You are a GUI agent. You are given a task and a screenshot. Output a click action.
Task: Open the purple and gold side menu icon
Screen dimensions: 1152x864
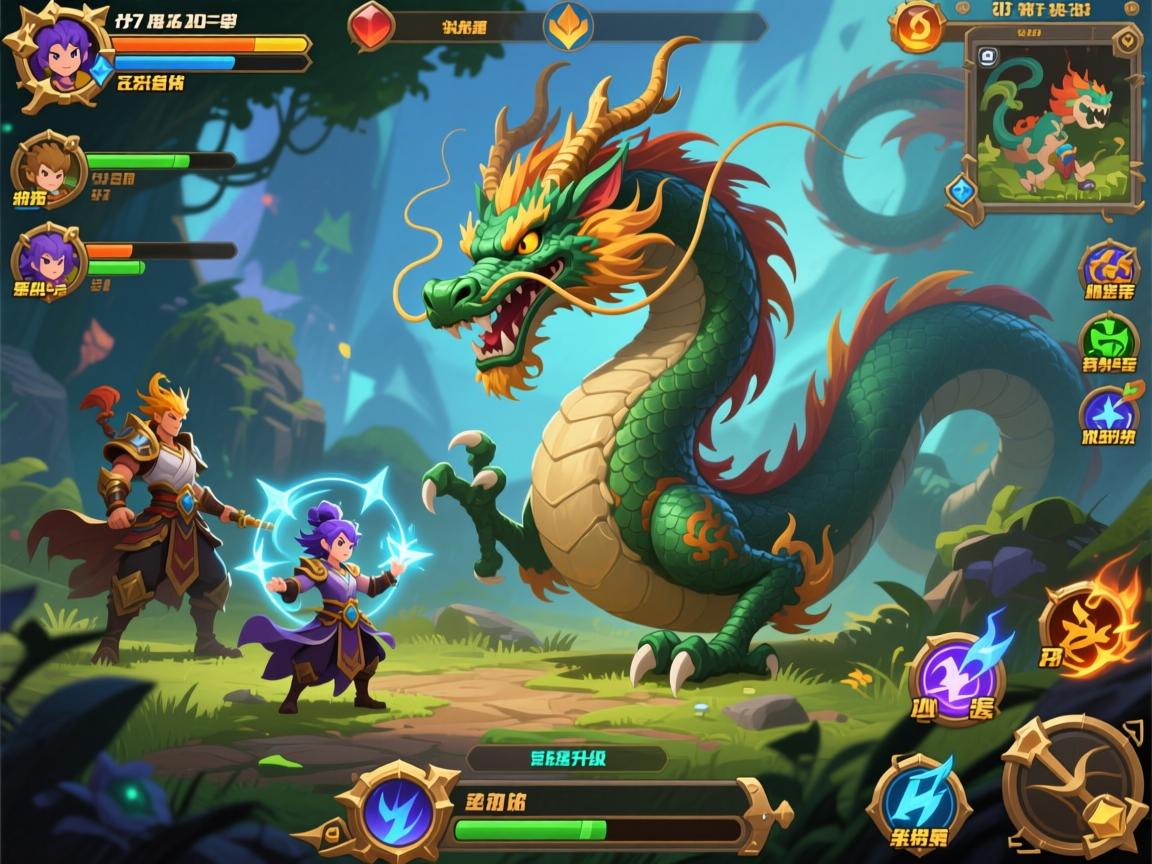click(1109, 266)
